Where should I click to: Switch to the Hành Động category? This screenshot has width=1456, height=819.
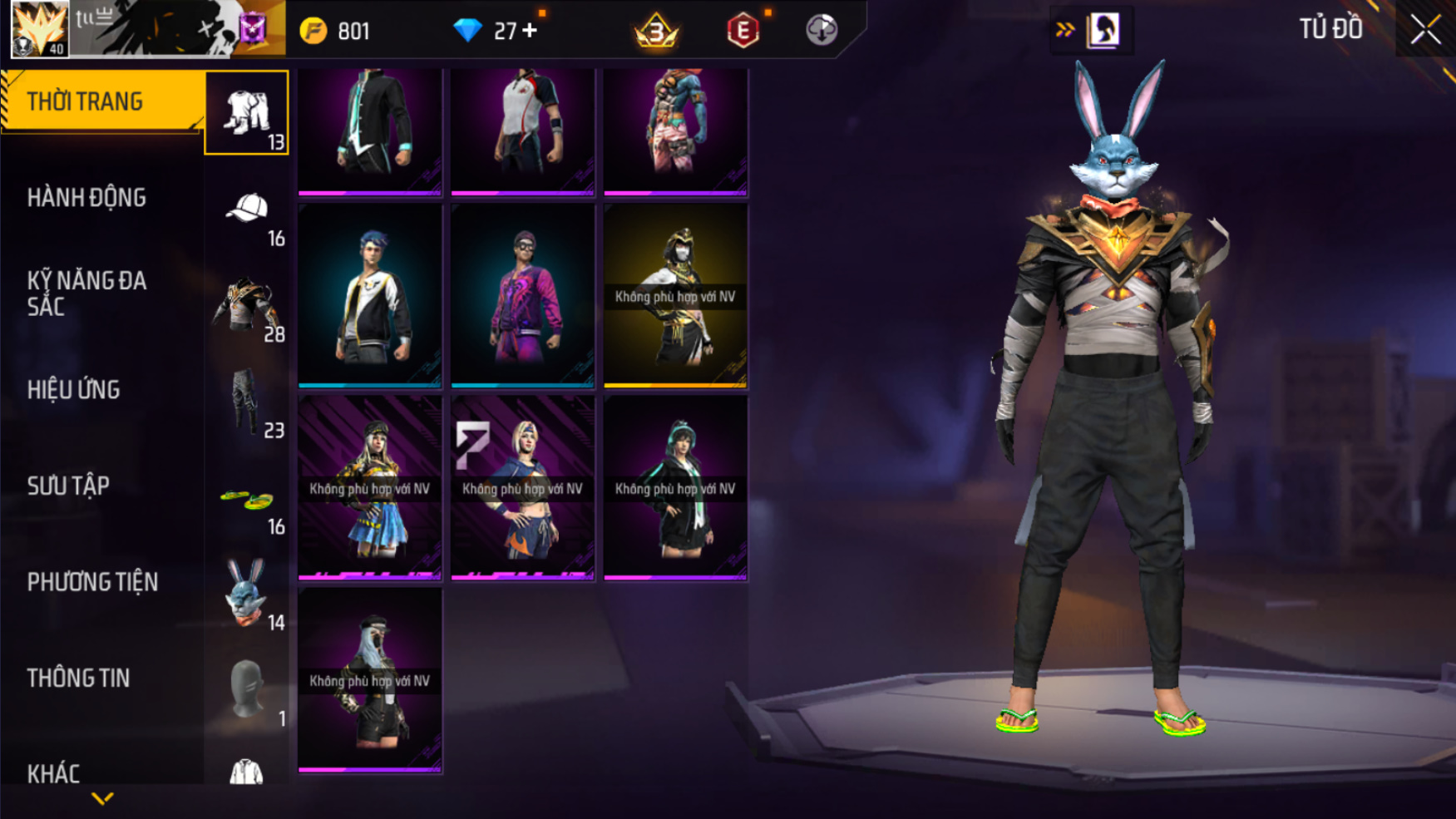86,198
